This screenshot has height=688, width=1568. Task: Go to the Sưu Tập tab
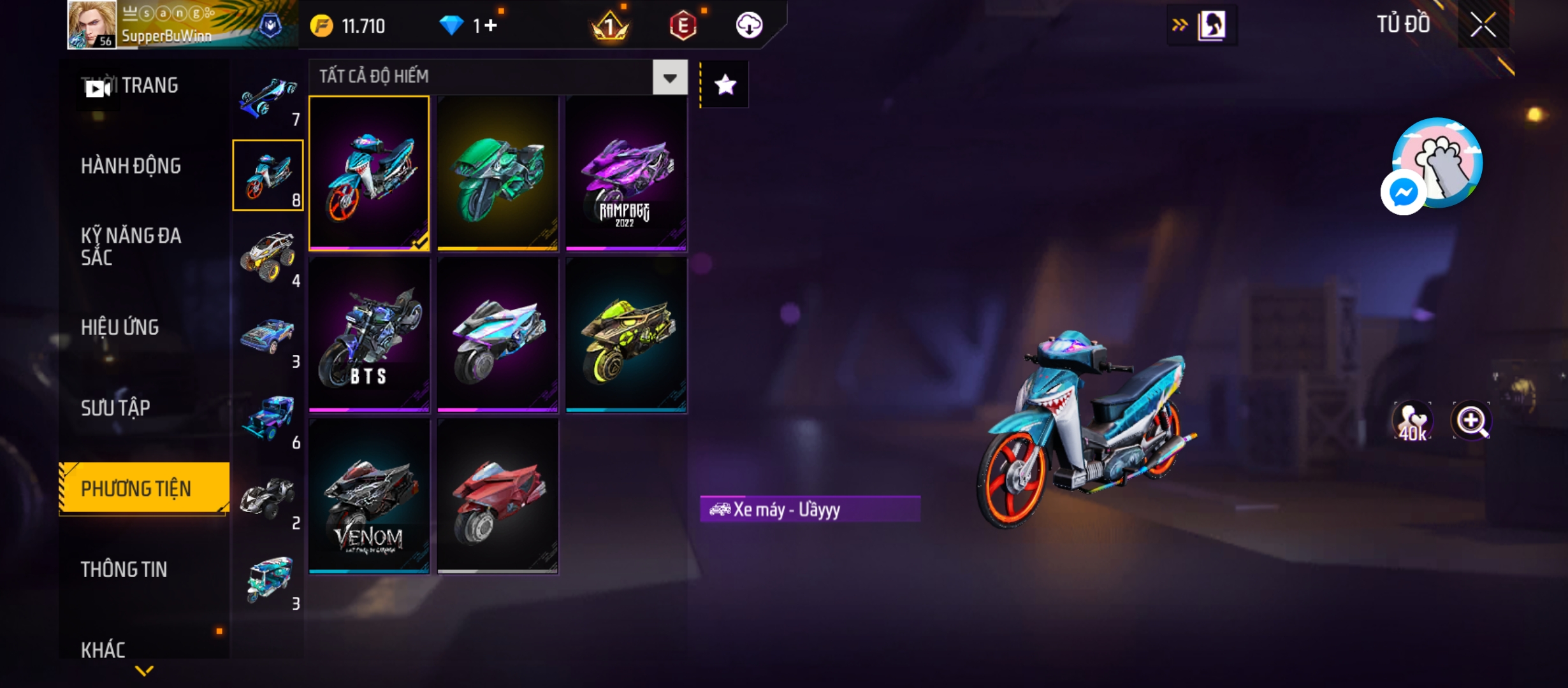click(115, 408)
